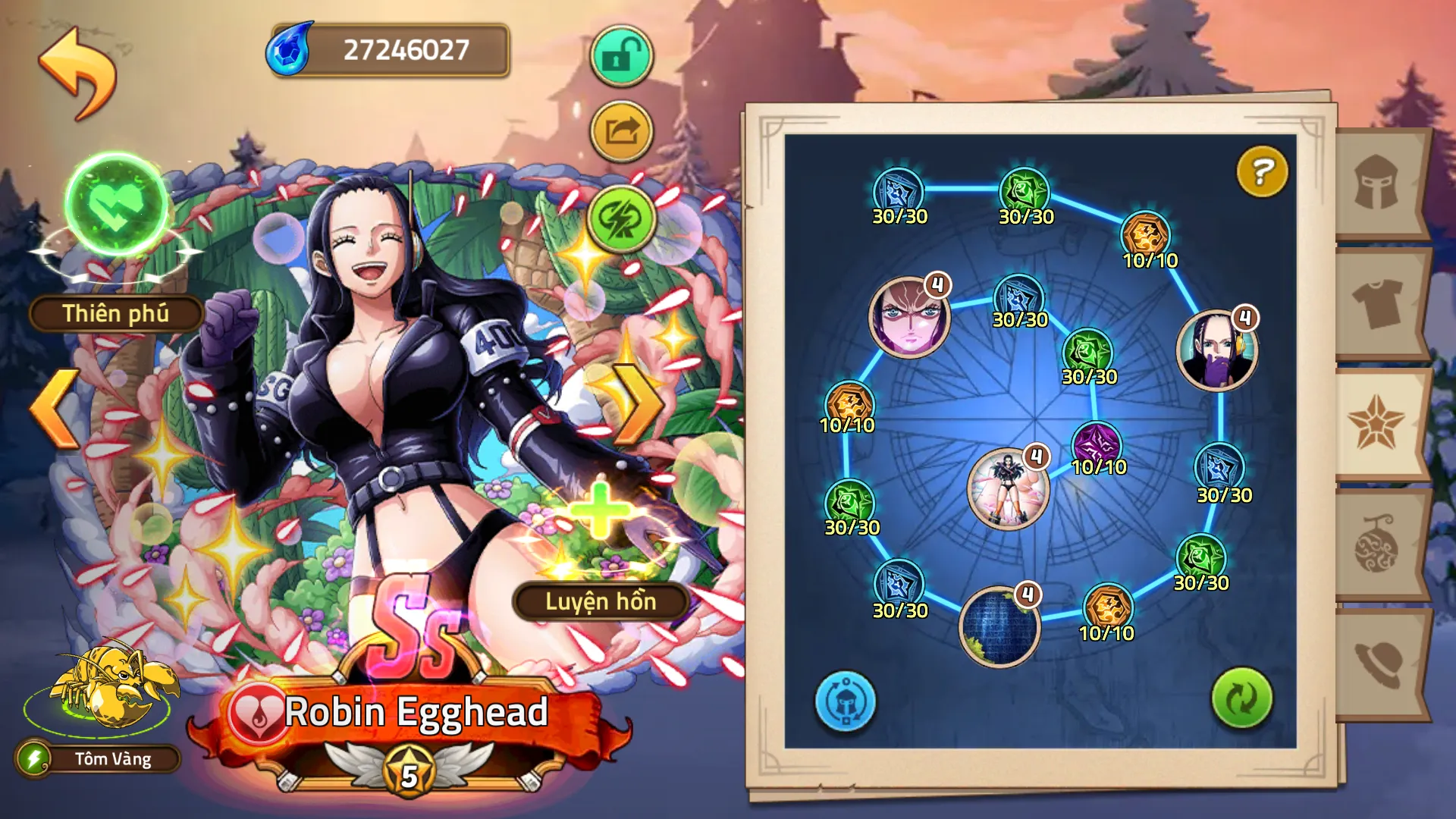Switch to the straw hat tab
Screen dimensions: 1456x819
(1377, 663)
